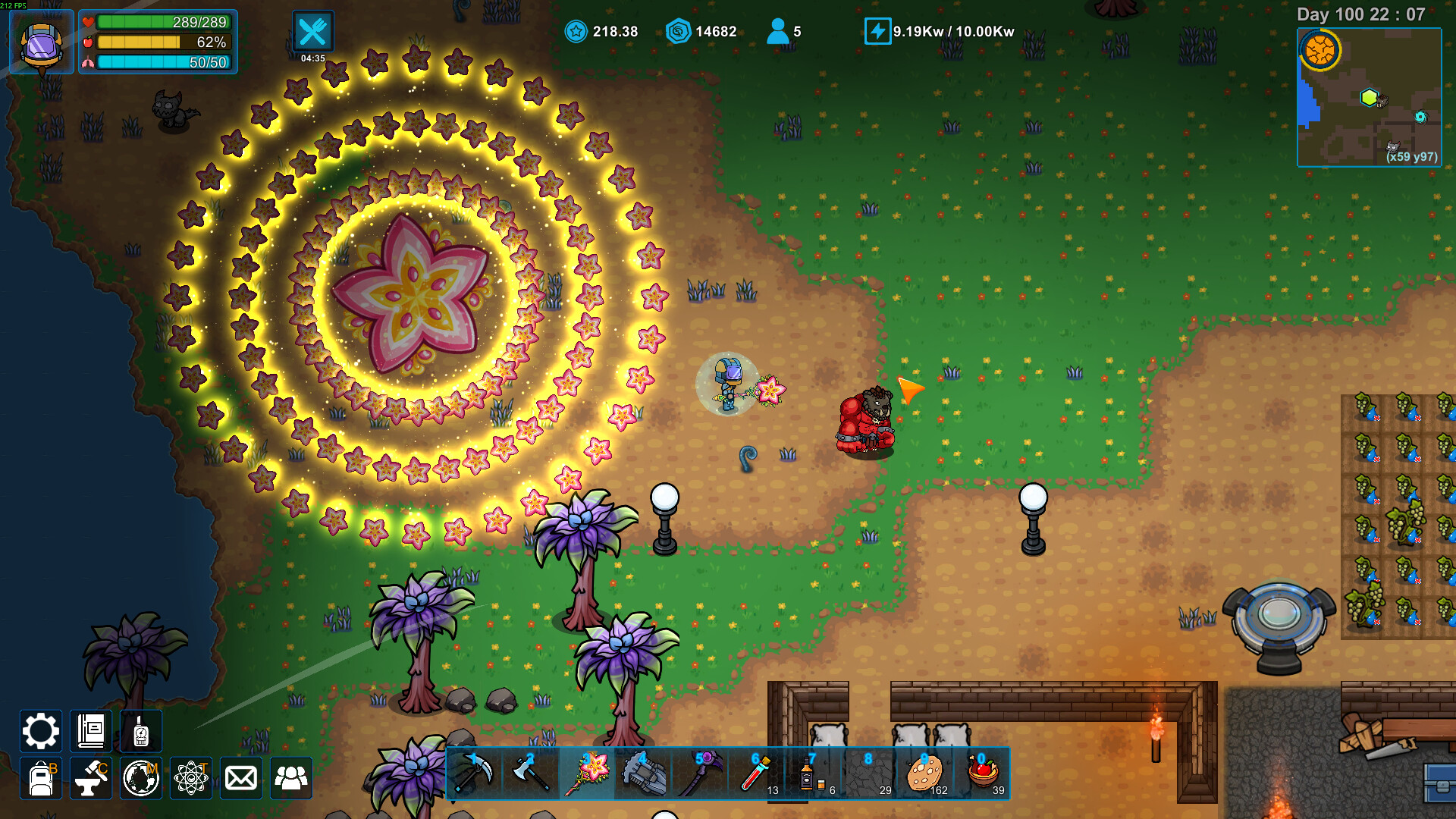Select the whiskey bottle hotbar slot
Viewport: 1456px width, 819px height.
tap(811, 773)
